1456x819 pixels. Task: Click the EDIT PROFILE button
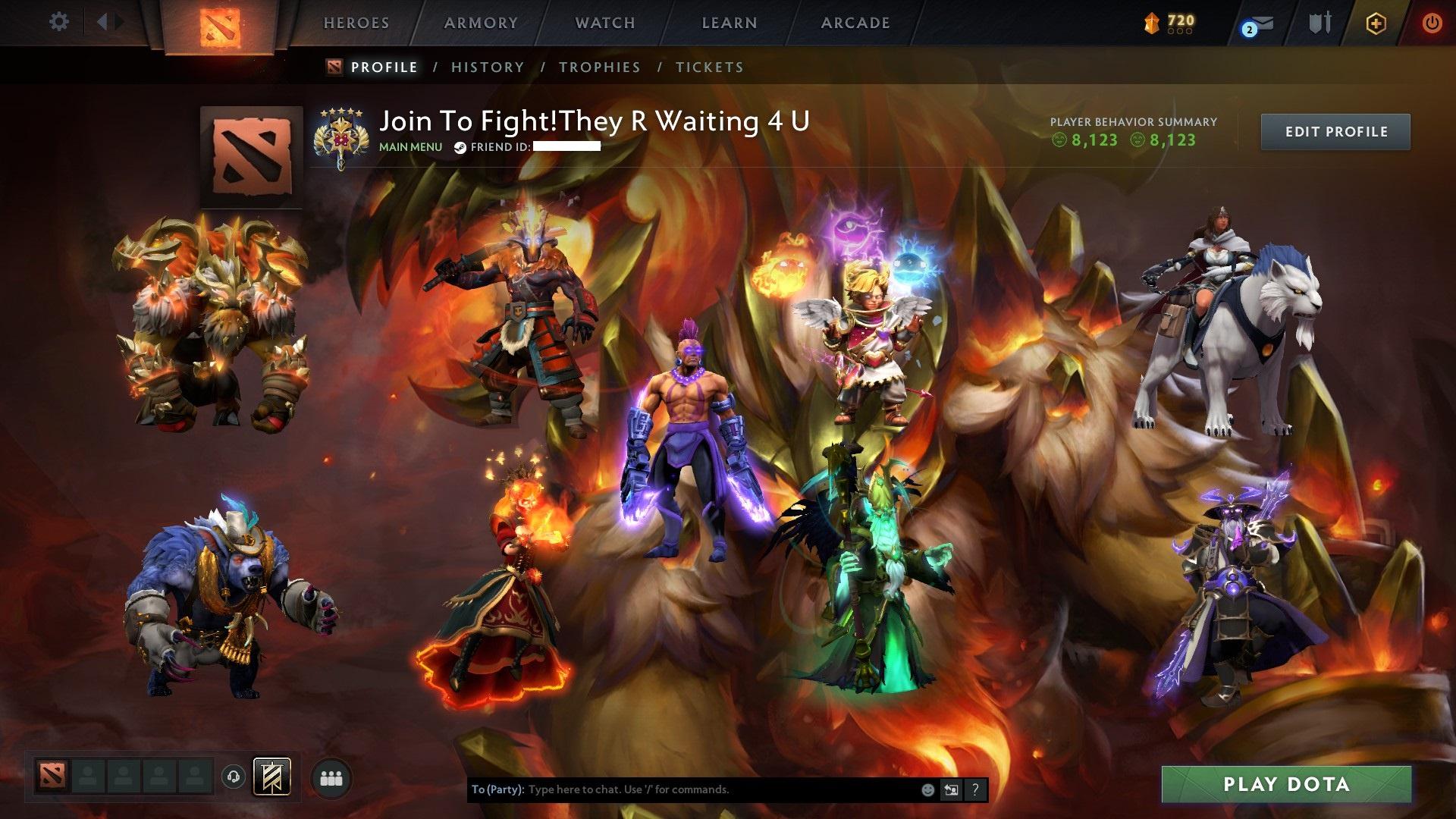point(1335,131)
